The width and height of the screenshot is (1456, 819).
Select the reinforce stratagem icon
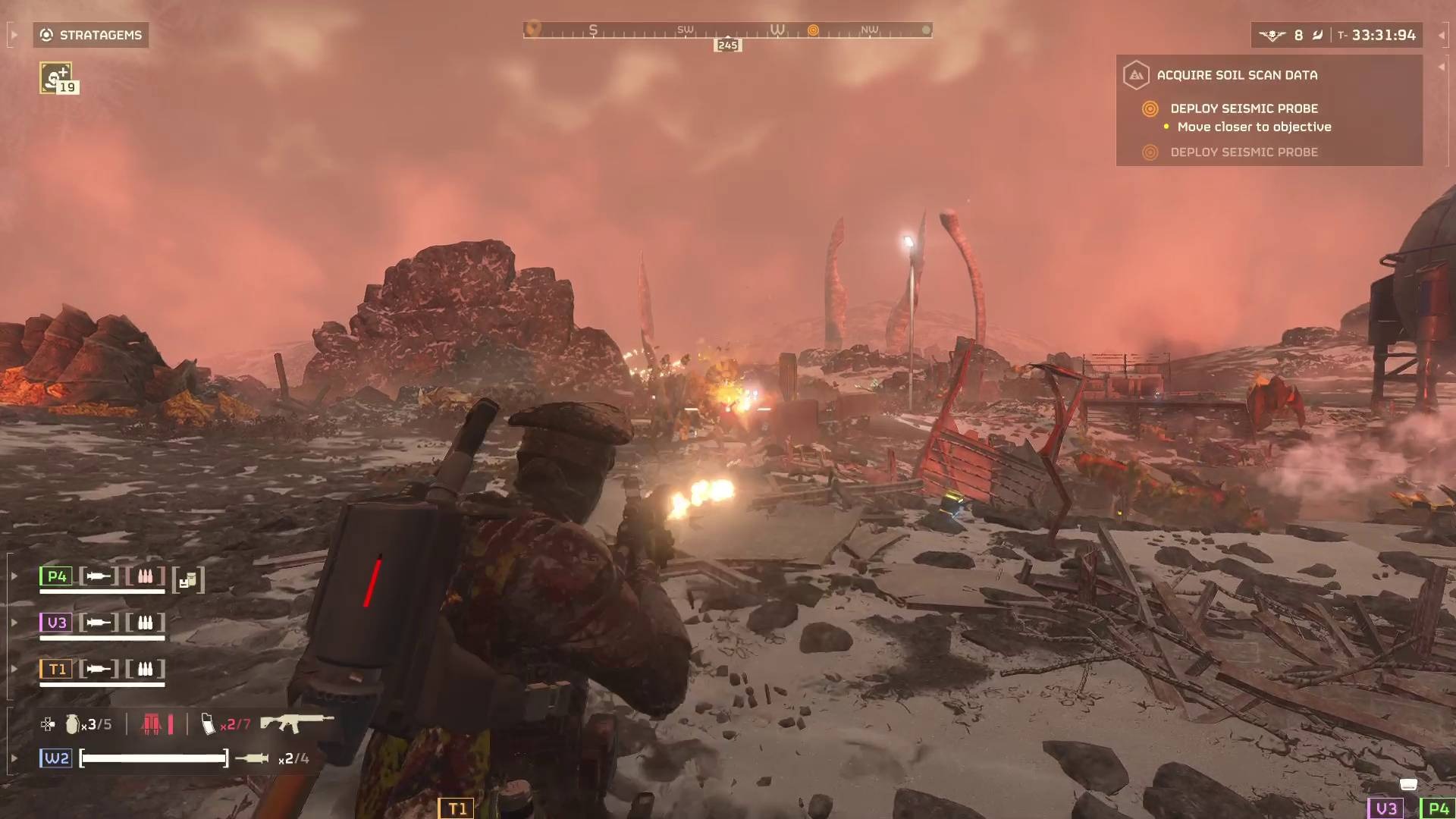coord(56,78)
